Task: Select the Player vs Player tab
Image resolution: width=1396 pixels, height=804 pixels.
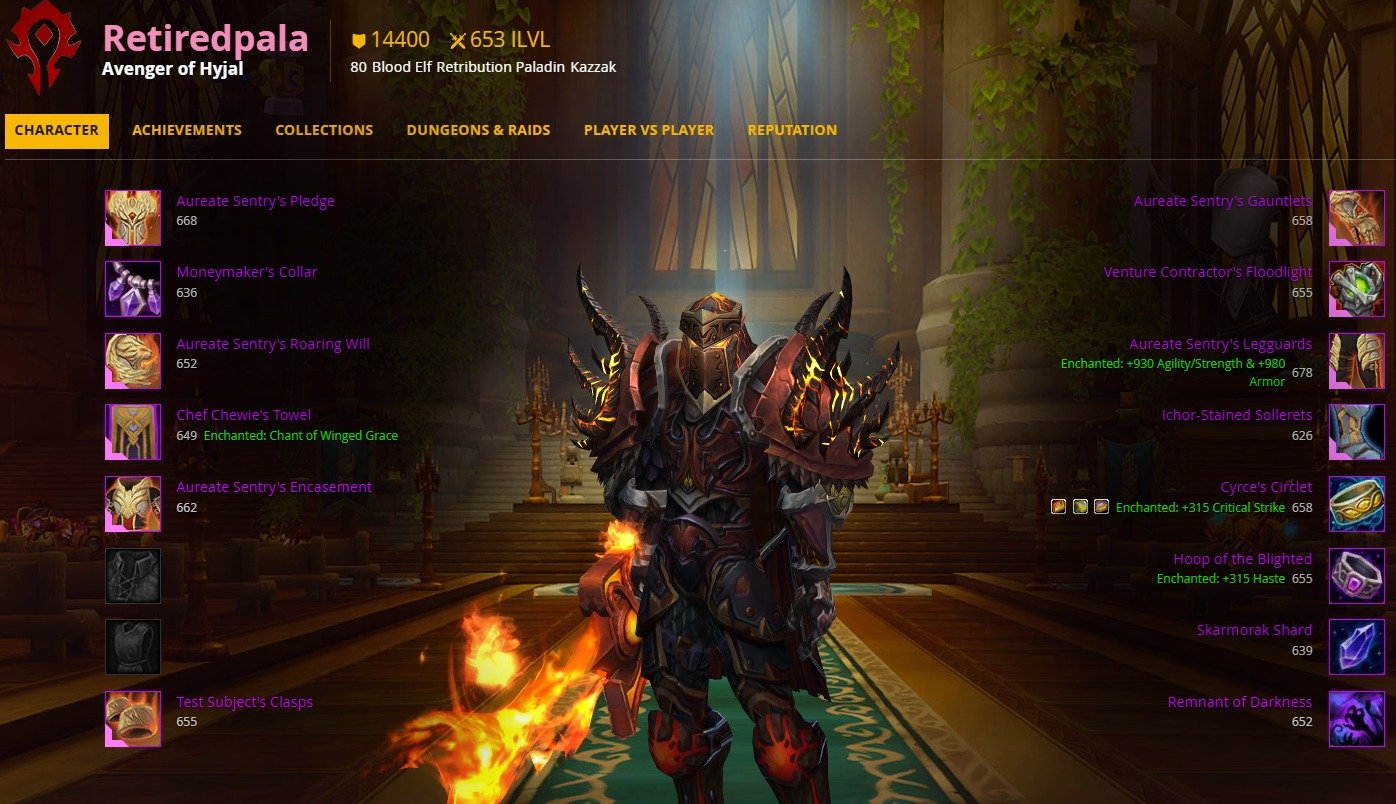Action: coord(649,130)
